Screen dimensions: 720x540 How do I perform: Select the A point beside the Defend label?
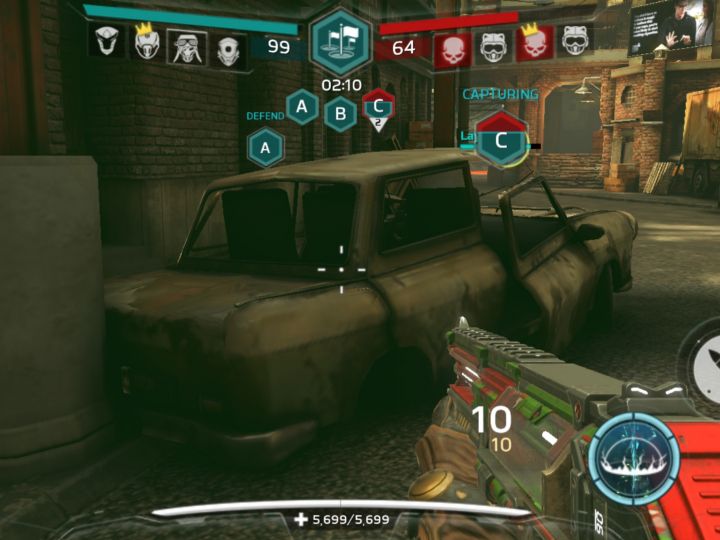(x=265, y=148)
